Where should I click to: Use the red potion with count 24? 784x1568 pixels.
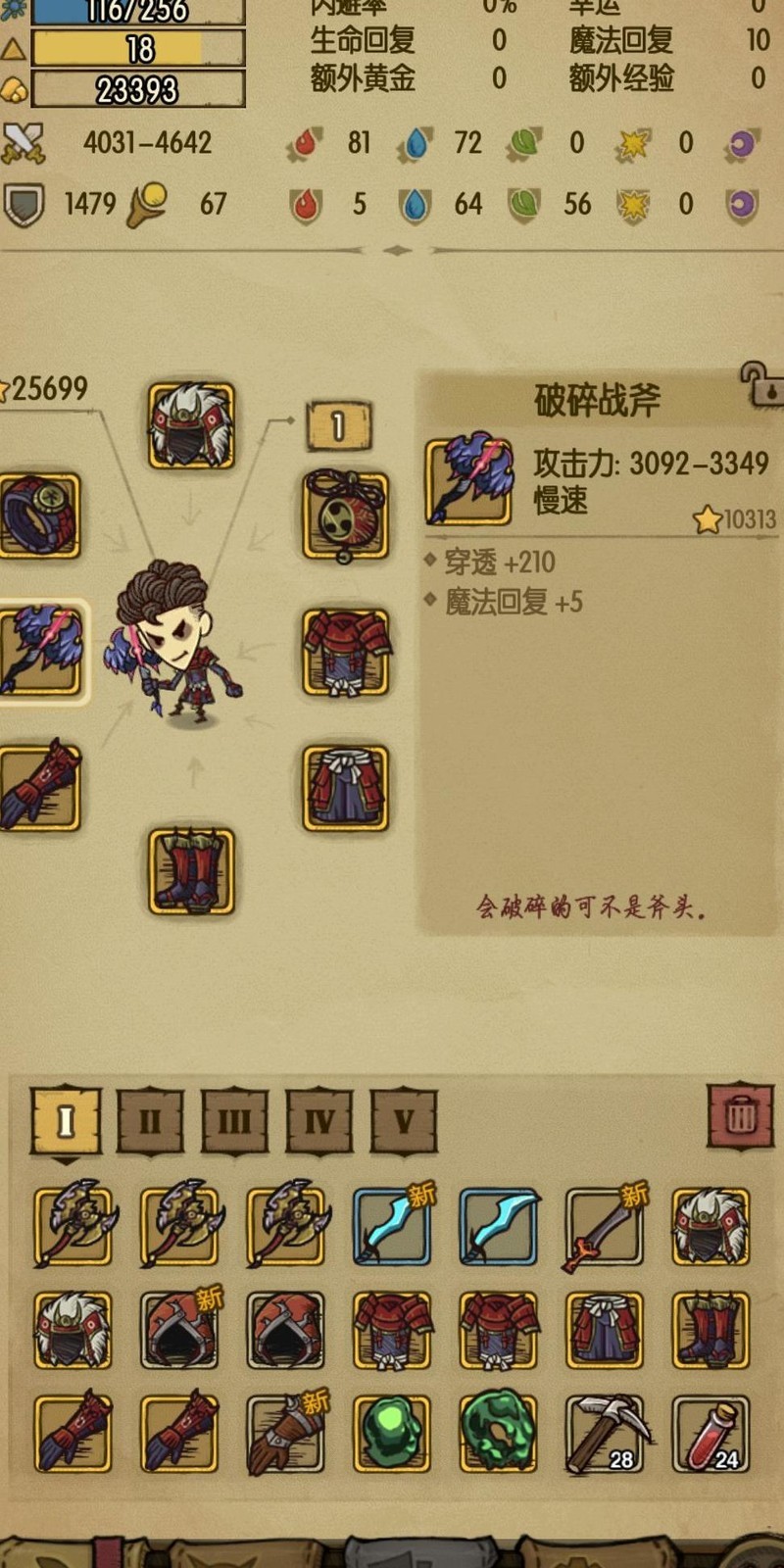710,1434
